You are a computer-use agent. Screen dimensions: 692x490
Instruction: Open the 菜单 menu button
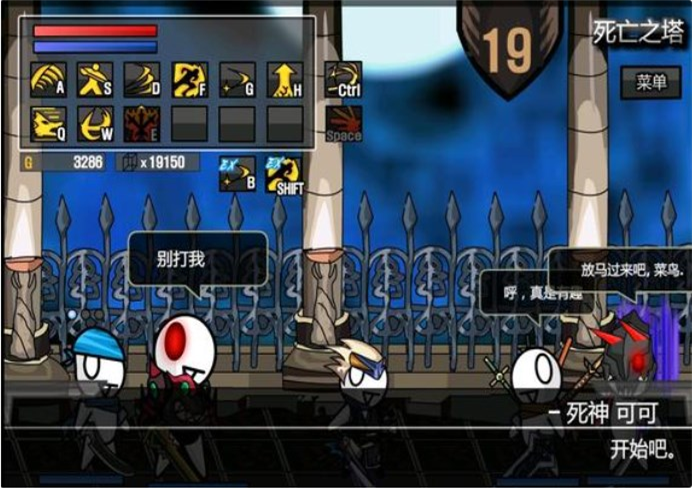pyautogui.click(x=651, y=82)
